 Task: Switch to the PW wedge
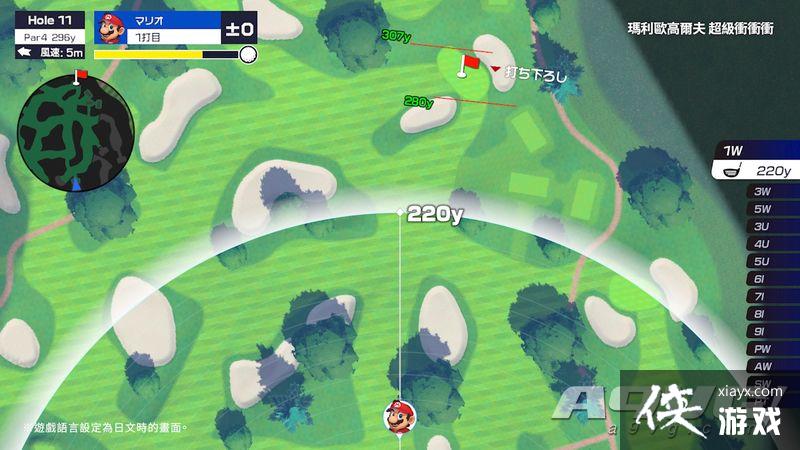click(x=762, y=349)
